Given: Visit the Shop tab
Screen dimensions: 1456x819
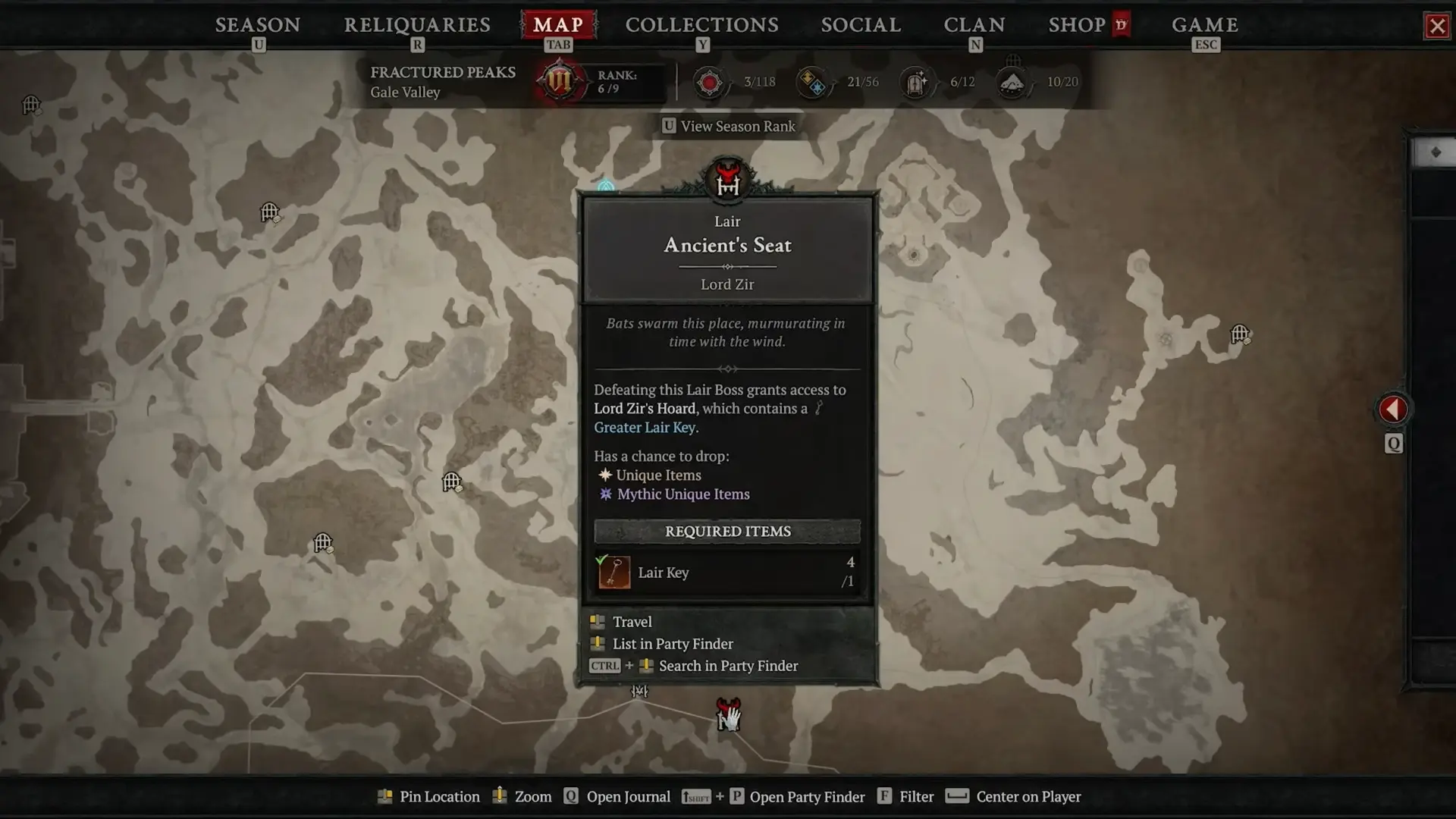Looking at the screenshot, I should pos(1077,25).
